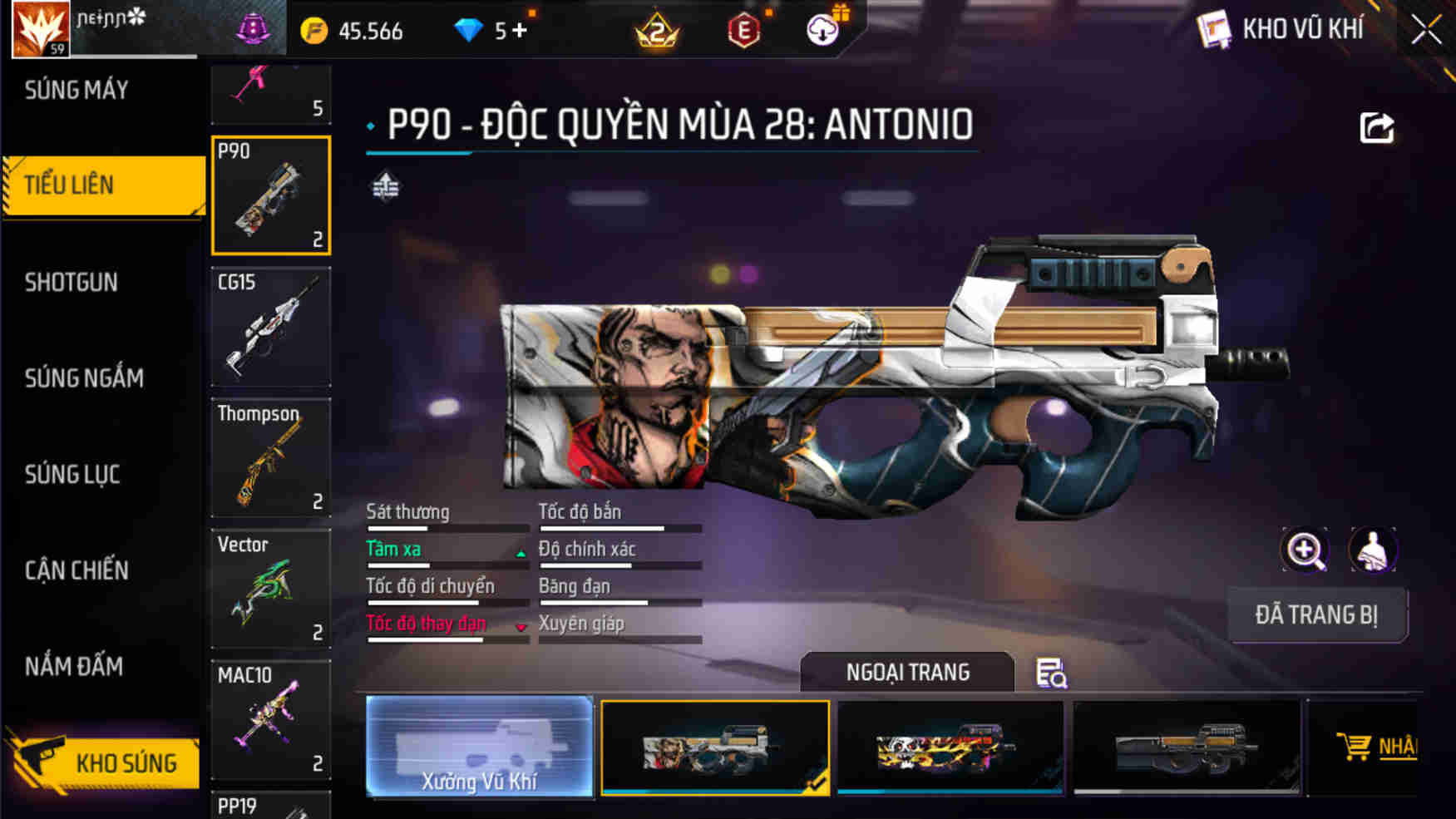Click the share weapon icon
Viewport: 1456px width, 819px height.
point(1376,125)
